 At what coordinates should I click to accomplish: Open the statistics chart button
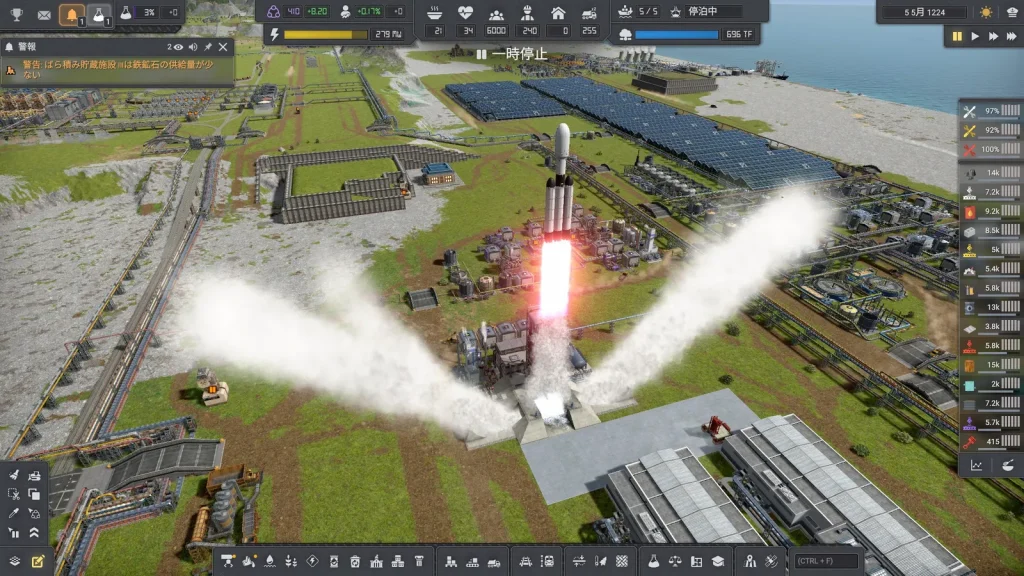tap(977, 465)
